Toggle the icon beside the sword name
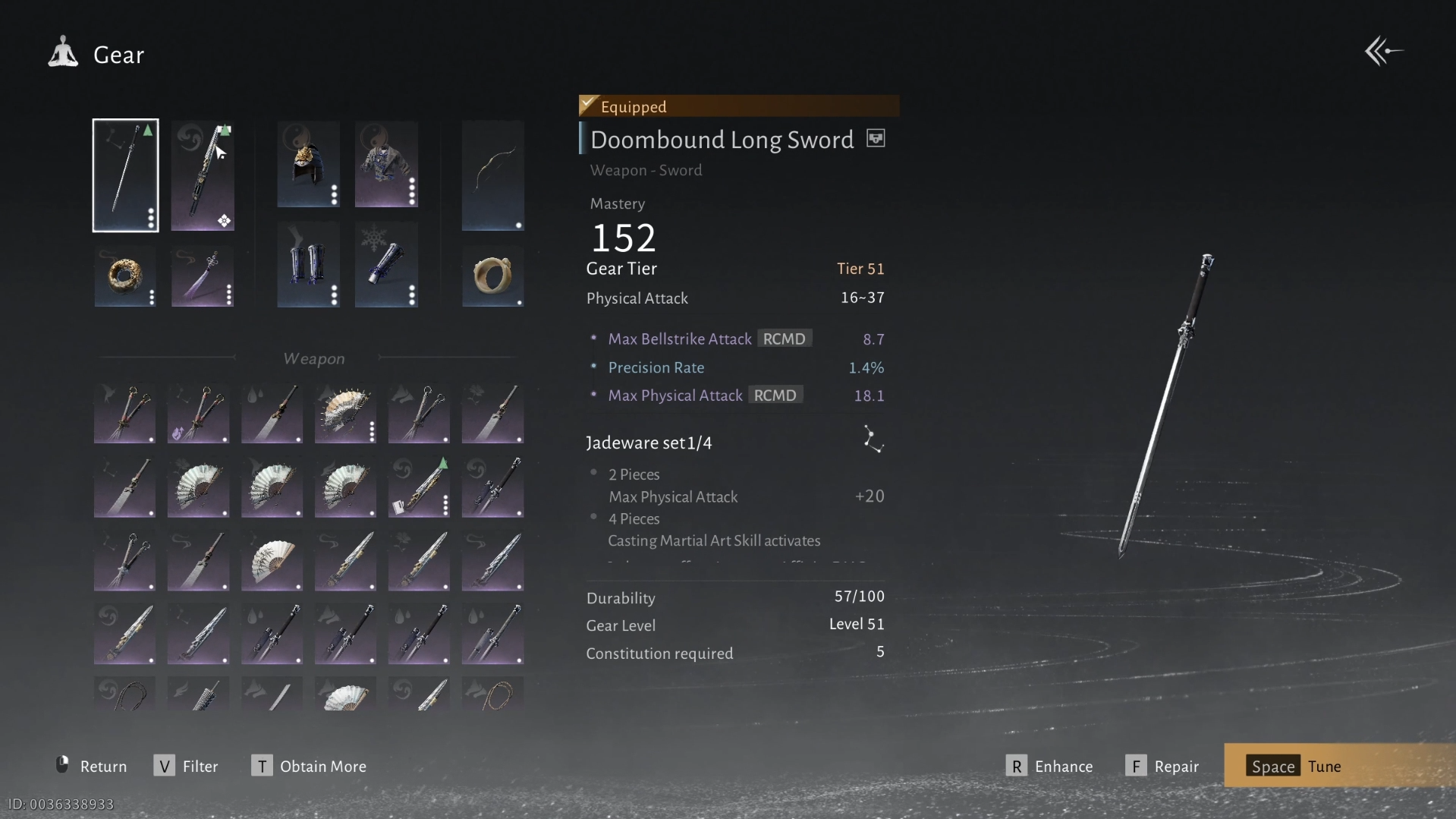The height and width of the screenshot is (819, 1456). [876, 139]
